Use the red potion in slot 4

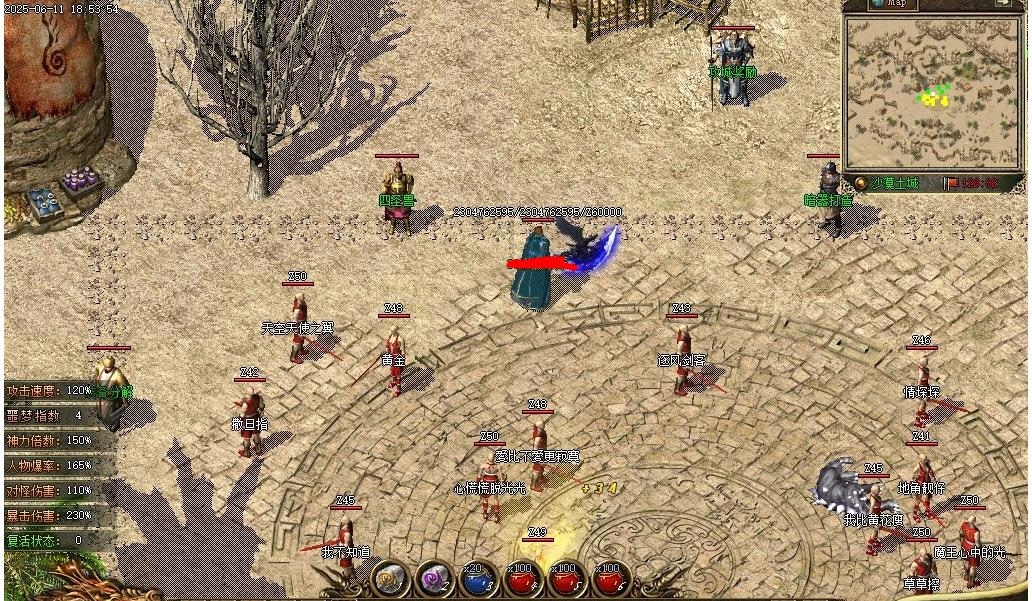pos(524,579)
